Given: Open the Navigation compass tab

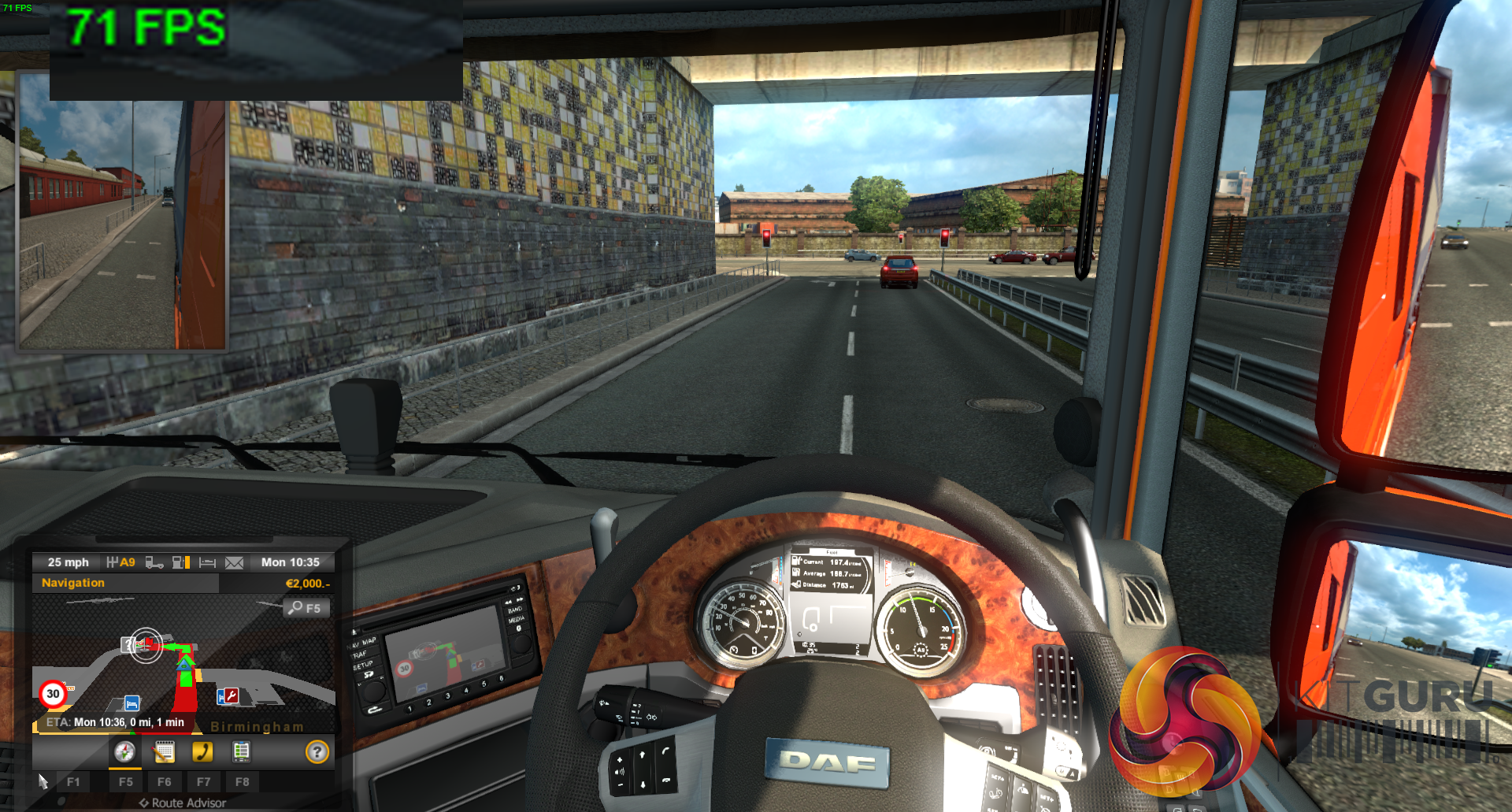Looking at the screenshot, I should click(x=124, y=752).
